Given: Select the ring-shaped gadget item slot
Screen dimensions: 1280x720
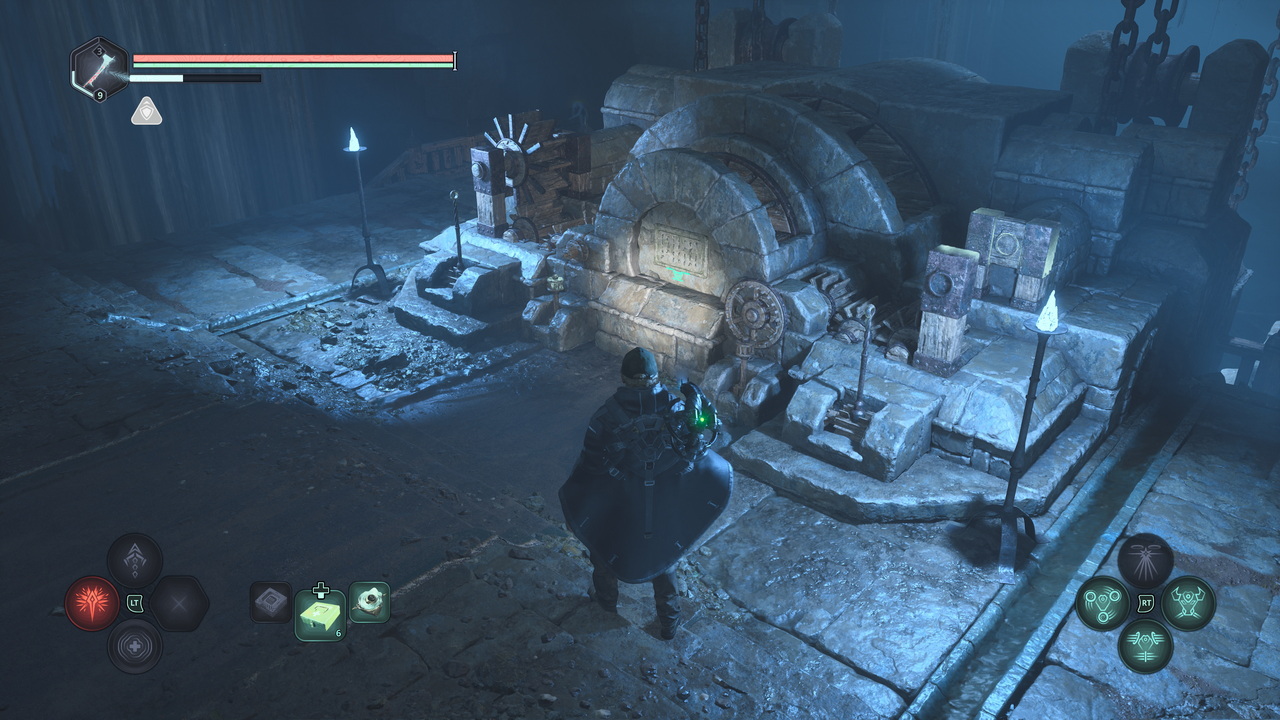Looking at the screenshot, I should pos(369,602).
